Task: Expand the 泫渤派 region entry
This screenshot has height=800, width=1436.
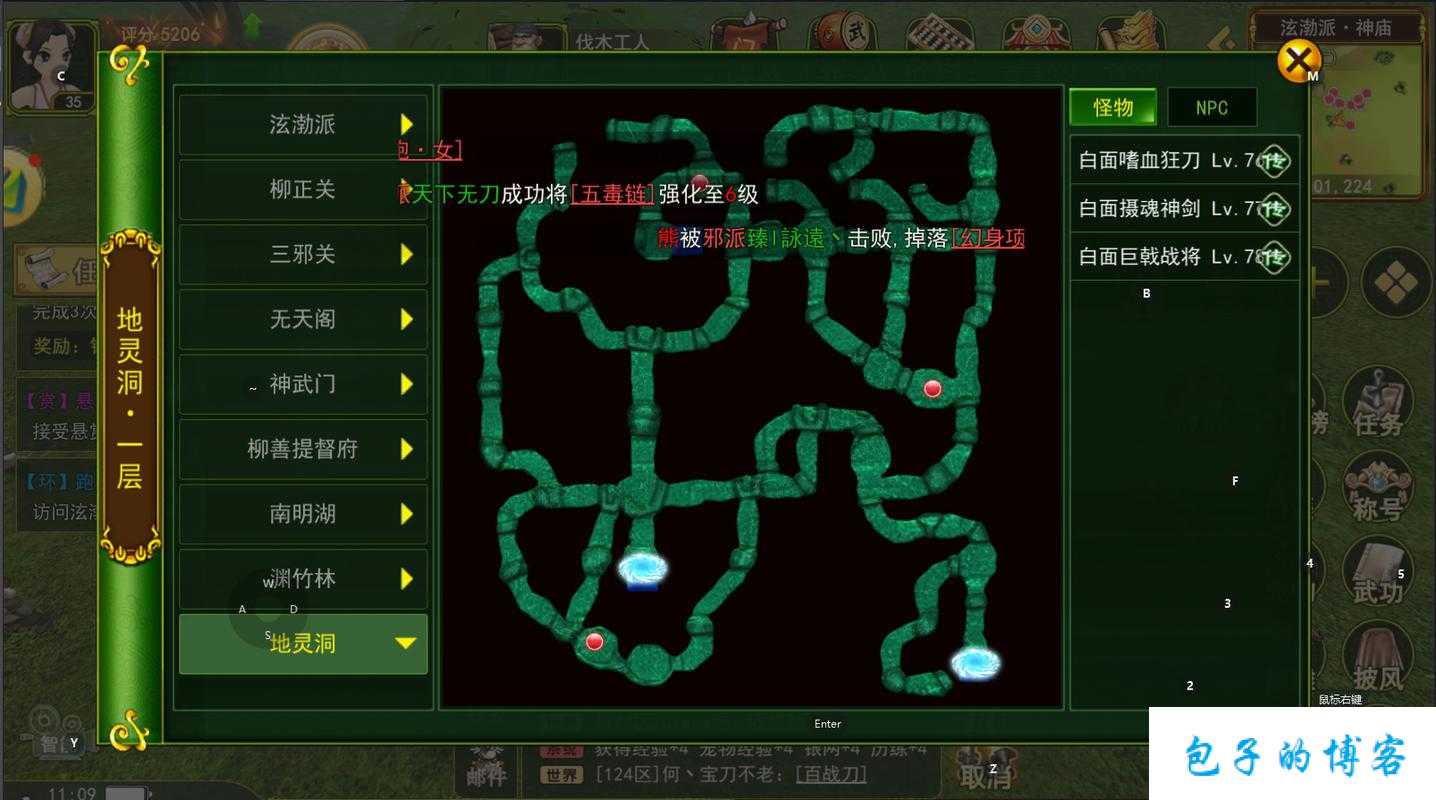Action: (303, 125)
